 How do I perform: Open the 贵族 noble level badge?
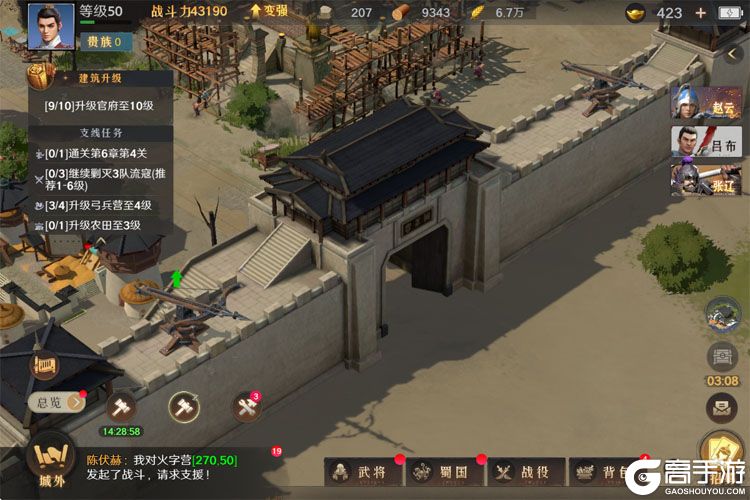(x=104, y=41)
